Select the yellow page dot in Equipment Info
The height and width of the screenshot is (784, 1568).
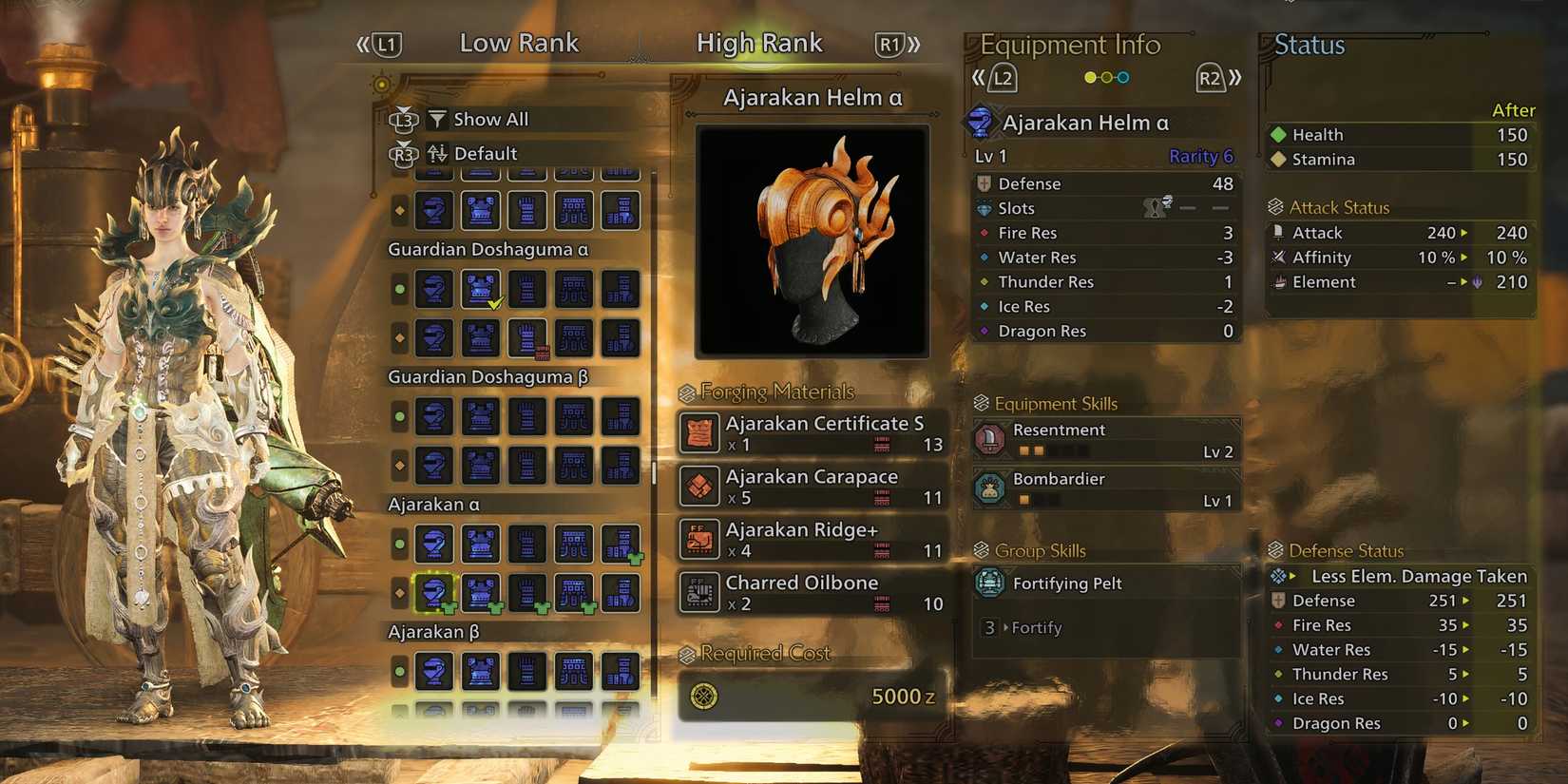[x=1089, y=77]
